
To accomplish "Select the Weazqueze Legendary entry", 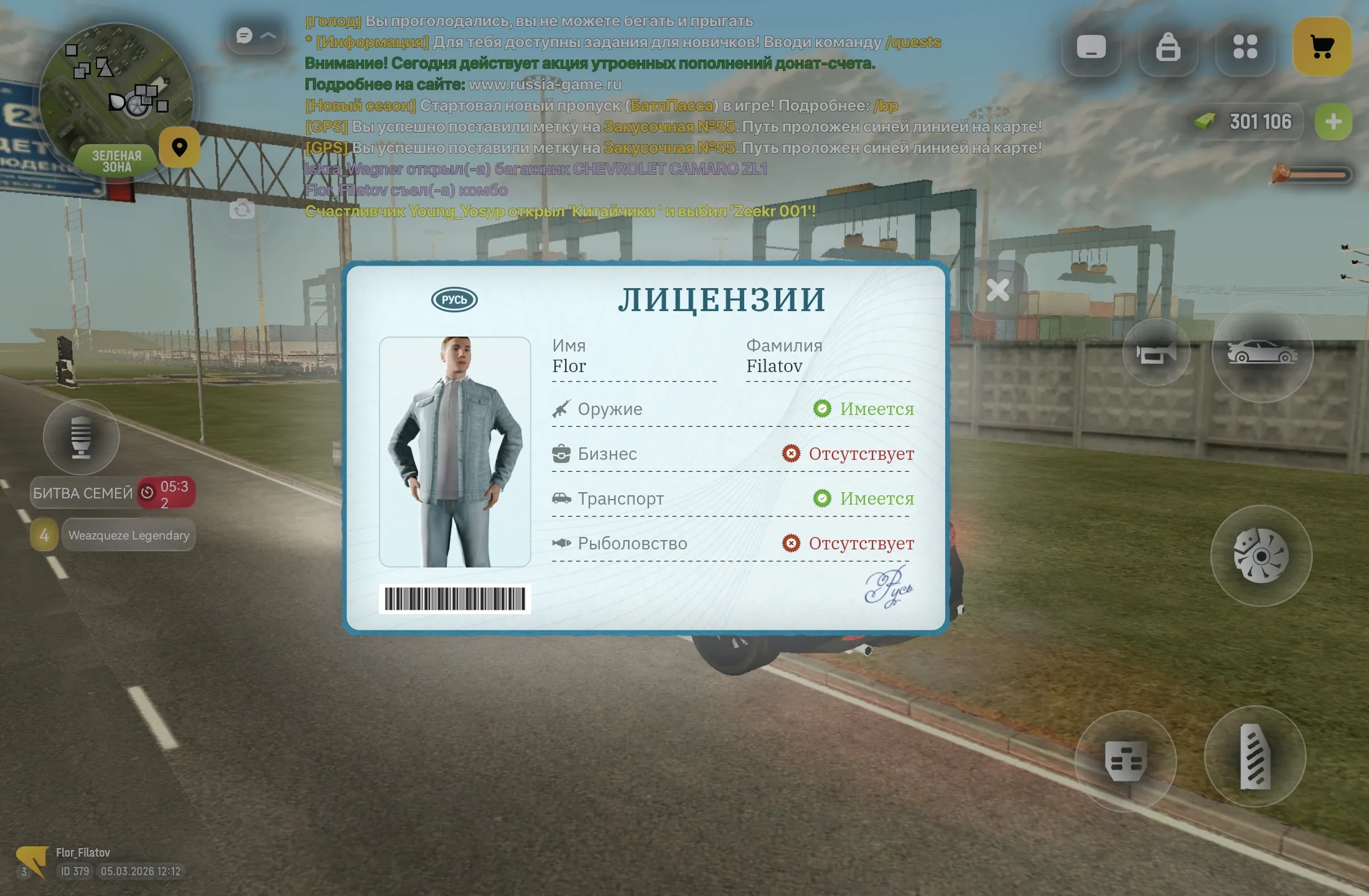I will tap(128, 535).
